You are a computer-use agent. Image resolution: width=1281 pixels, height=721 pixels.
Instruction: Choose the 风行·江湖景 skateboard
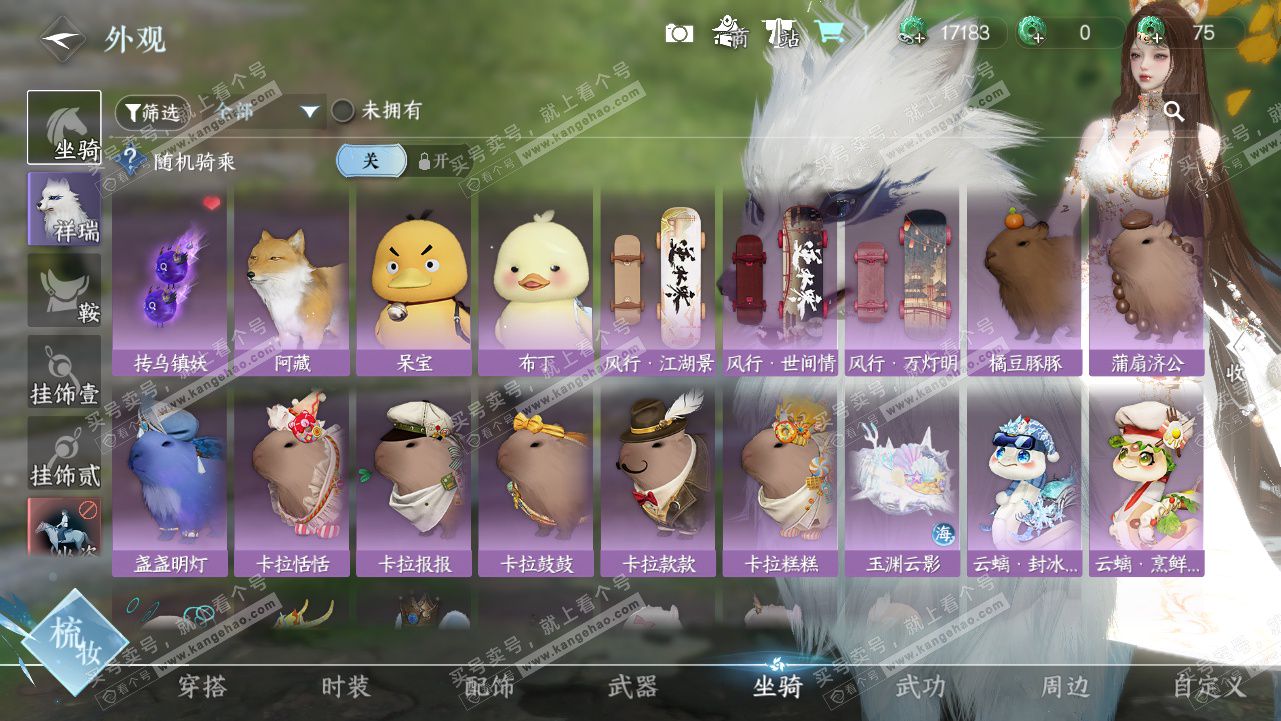point(658,282)
